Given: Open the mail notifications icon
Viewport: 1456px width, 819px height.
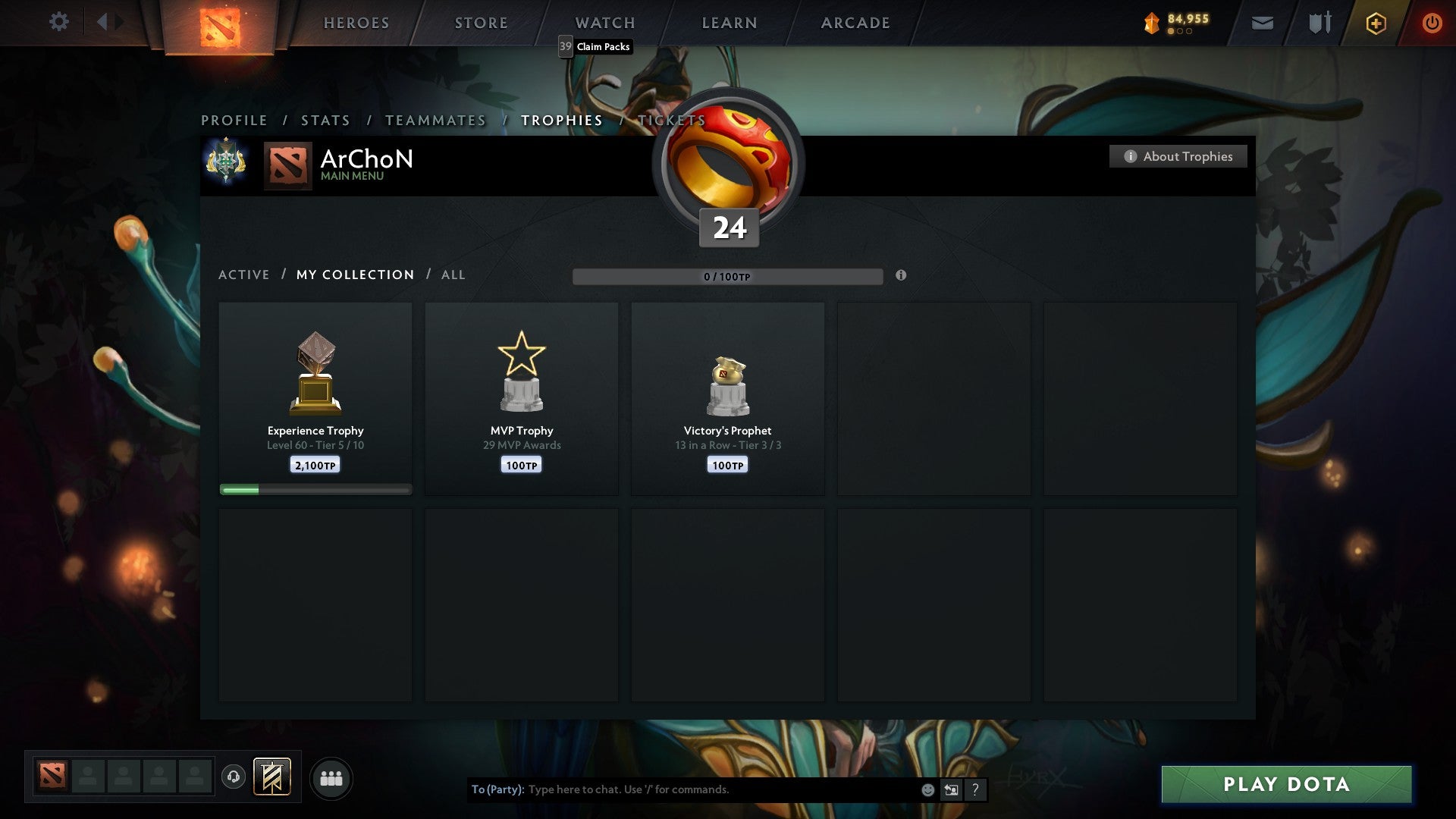Looking at the screenshot, I should (1261, 23).
